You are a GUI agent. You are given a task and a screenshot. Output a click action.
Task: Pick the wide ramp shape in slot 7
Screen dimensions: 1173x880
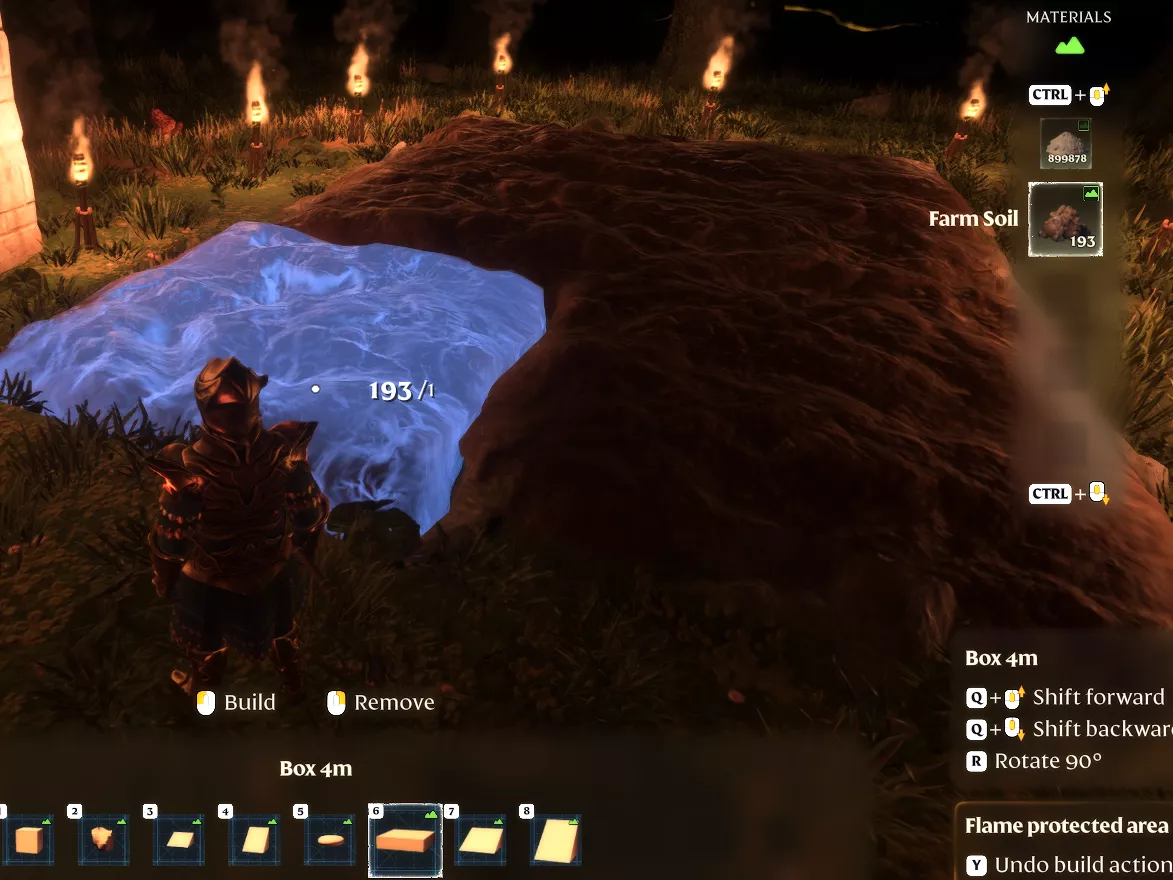480,840
